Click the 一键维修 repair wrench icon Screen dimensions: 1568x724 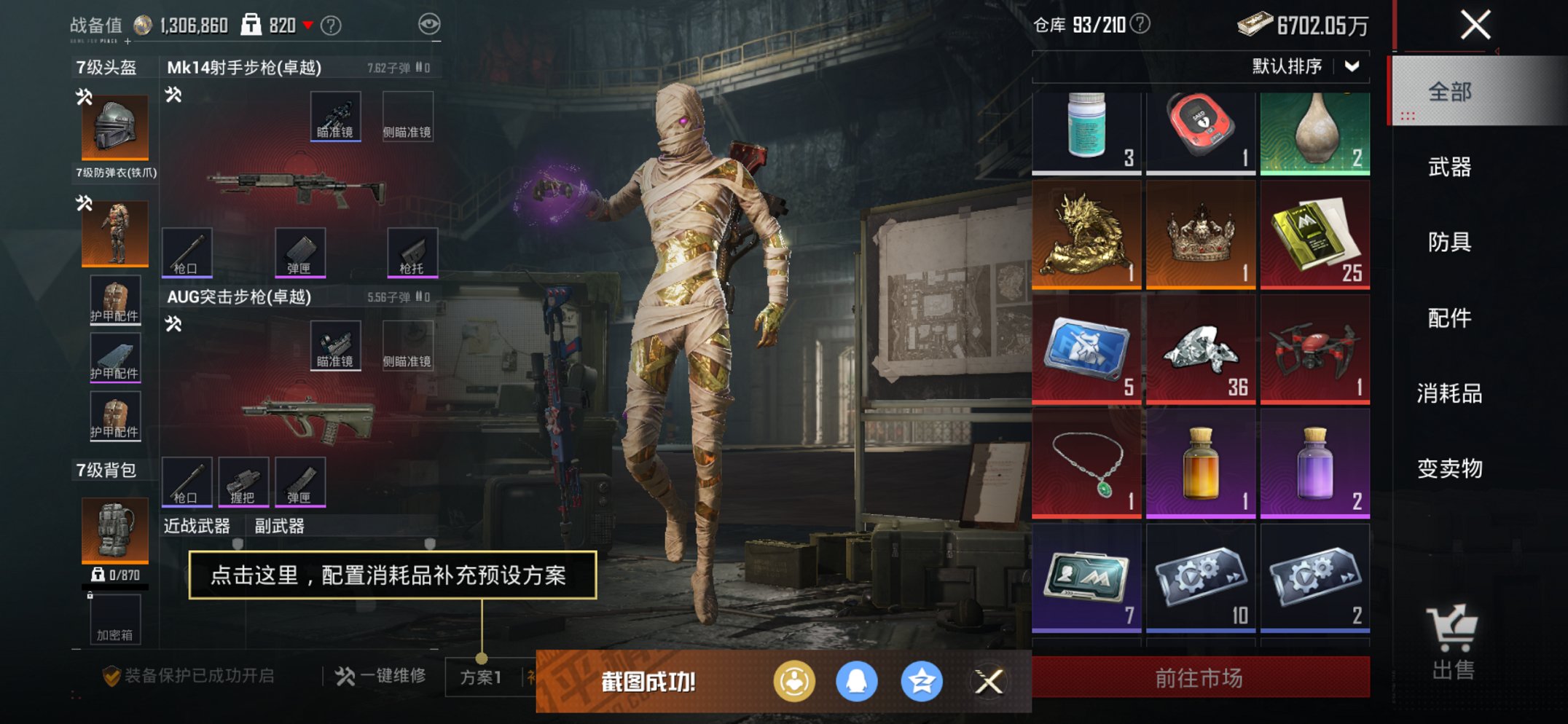(x=348, y=675)
